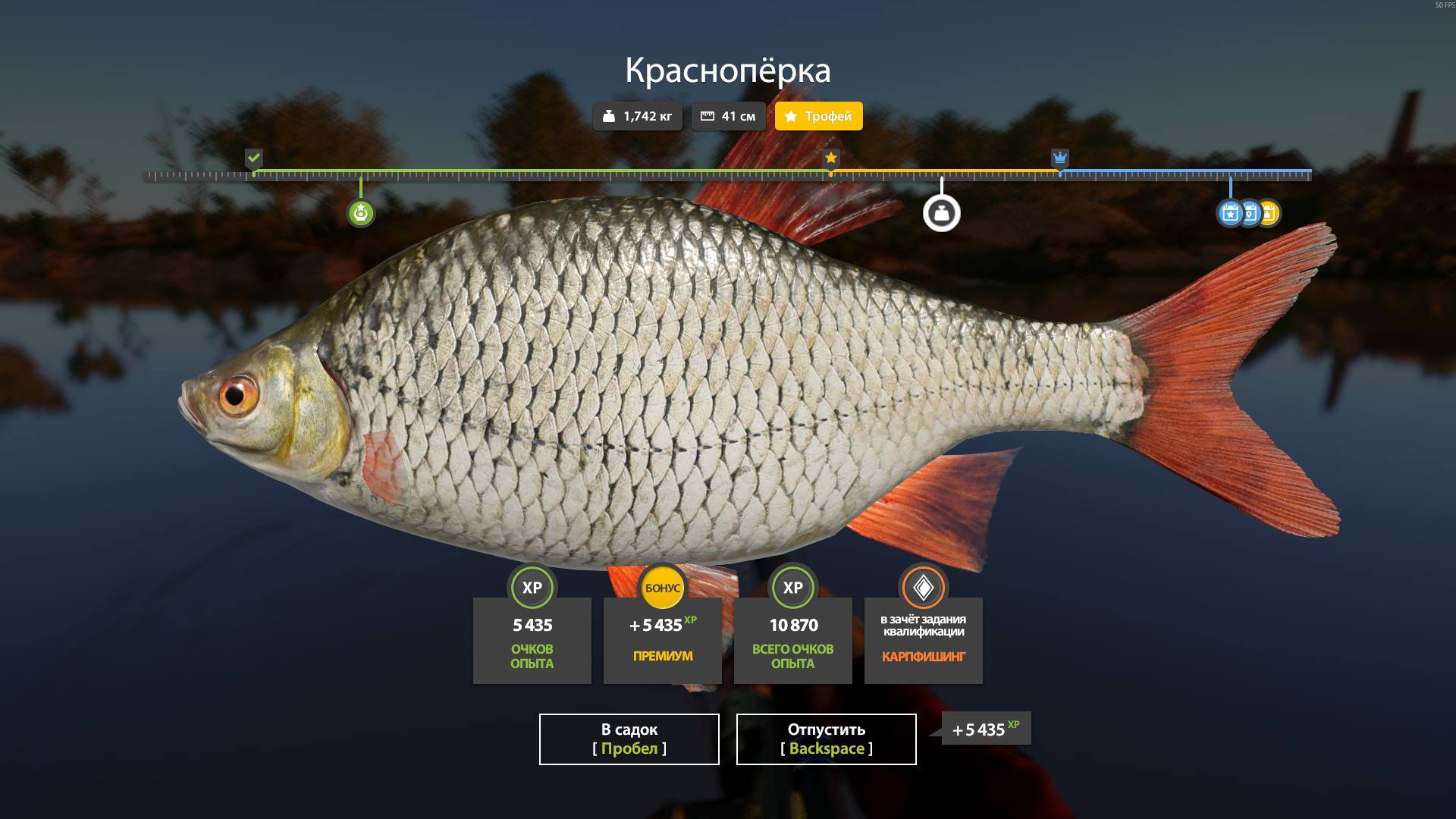Click the green XP circle above 5 435

click(532, 588)
